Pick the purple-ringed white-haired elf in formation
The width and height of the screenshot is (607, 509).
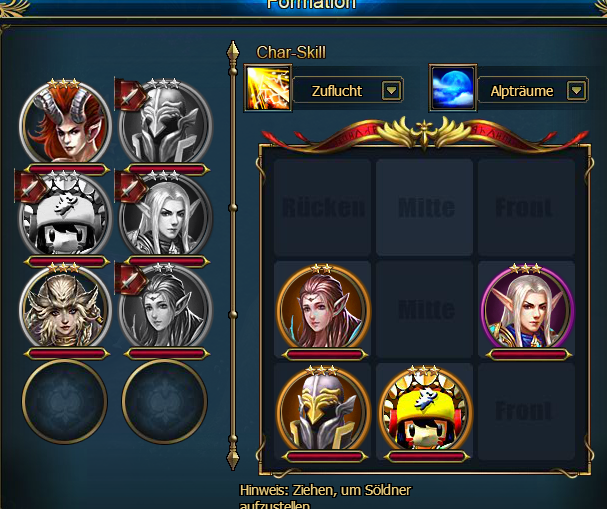pos(527,308)
